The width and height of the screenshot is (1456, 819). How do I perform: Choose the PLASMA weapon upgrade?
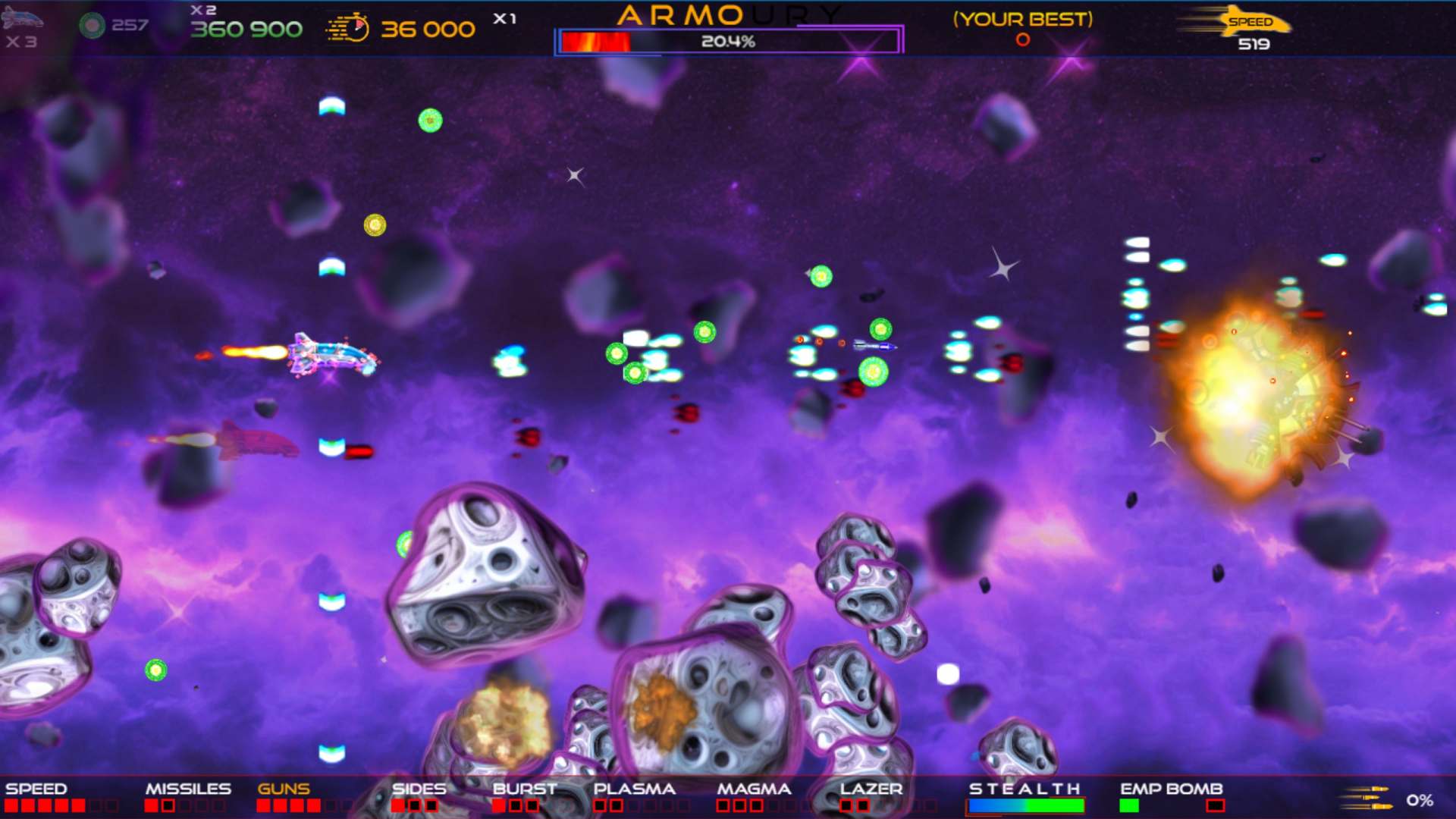click(x=634, y=789)
